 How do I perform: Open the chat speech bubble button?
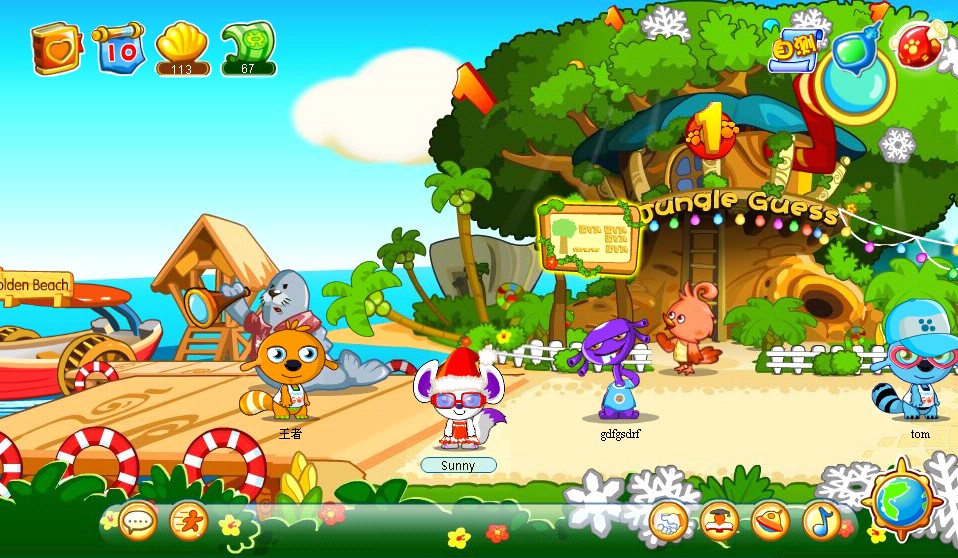click(137, 520)
